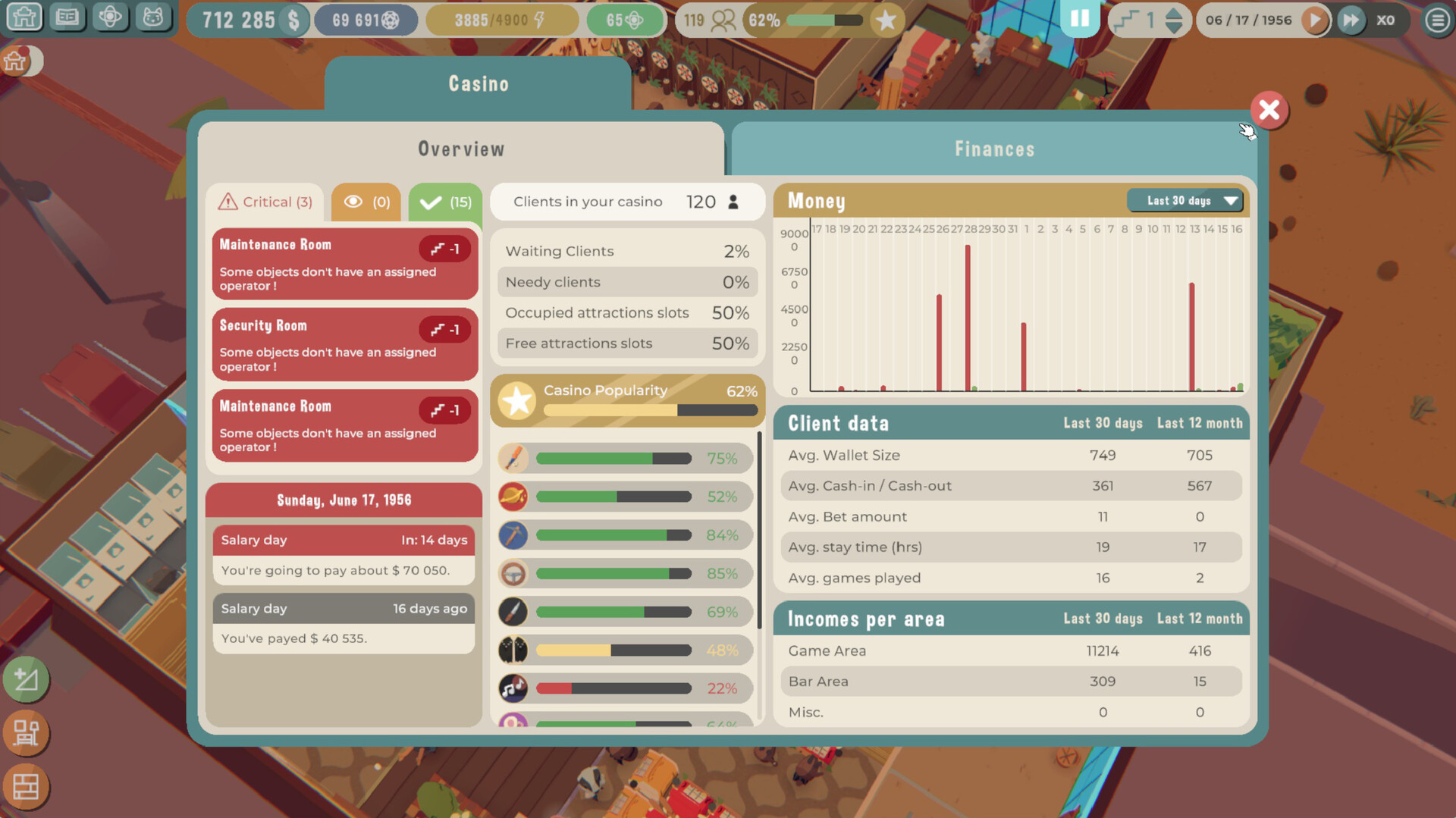Select the construction tool icon bottom left
This screenshot has height=818, width=1456.
(26, 733)
